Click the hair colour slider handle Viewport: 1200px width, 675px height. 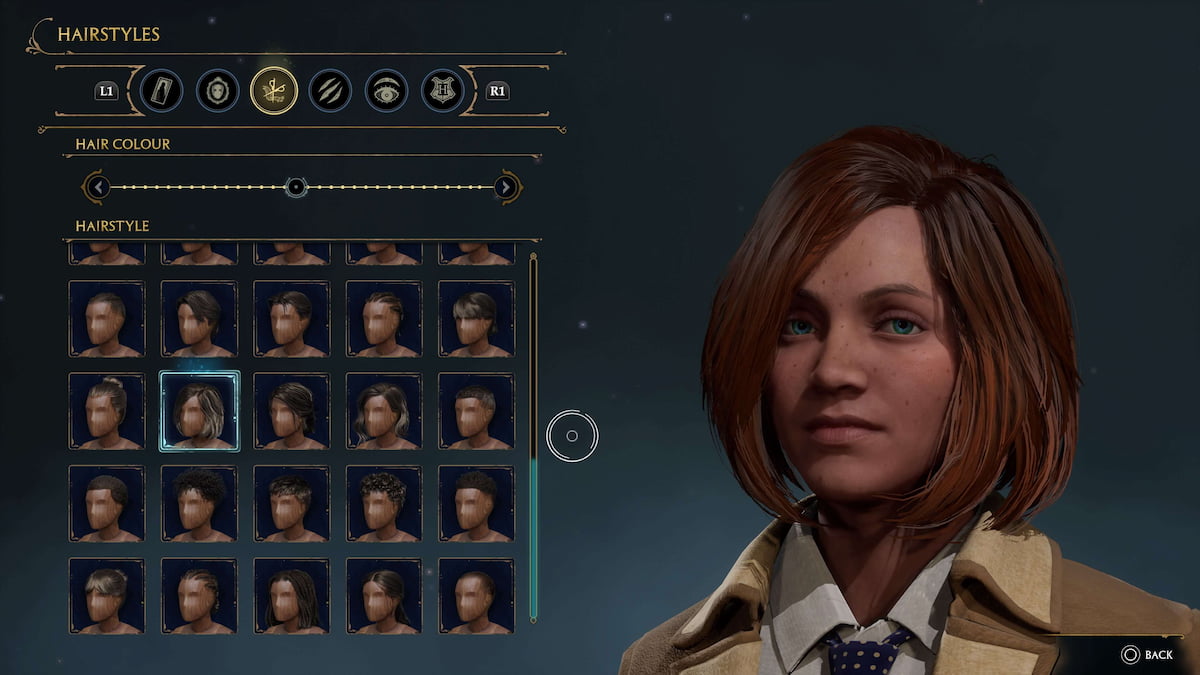click(295, 187)
